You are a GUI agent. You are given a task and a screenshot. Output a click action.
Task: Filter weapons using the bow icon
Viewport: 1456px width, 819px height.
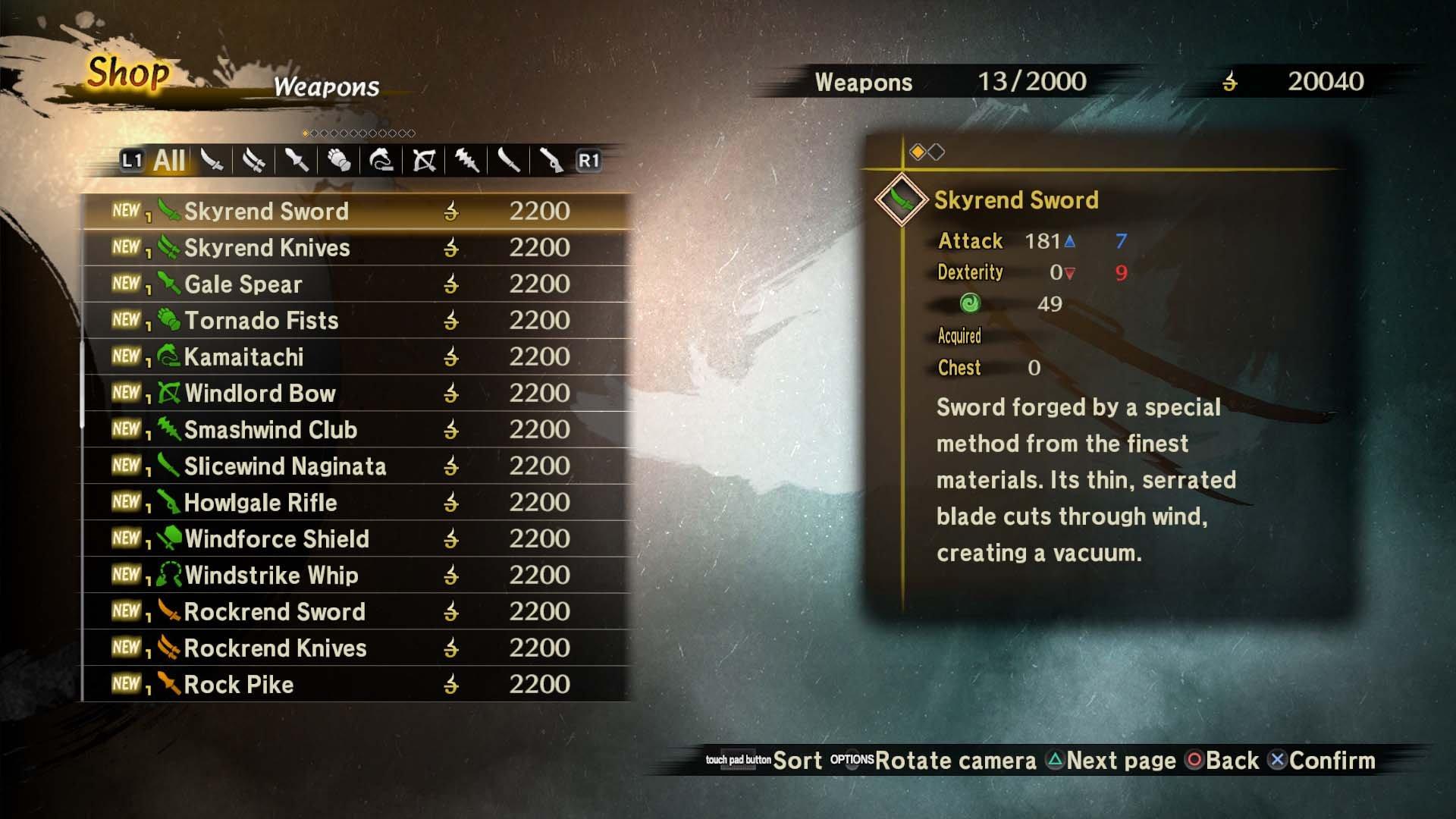point(425,161)
